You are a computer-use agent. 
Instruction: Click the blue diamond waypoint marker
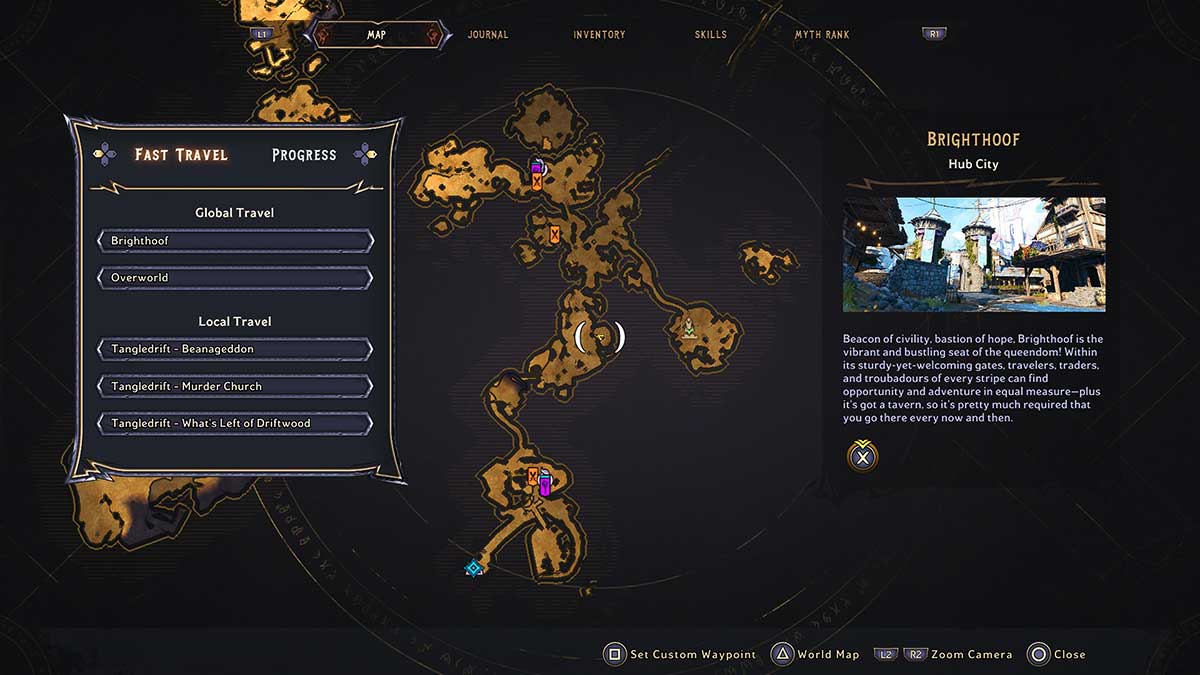[474, 569]
